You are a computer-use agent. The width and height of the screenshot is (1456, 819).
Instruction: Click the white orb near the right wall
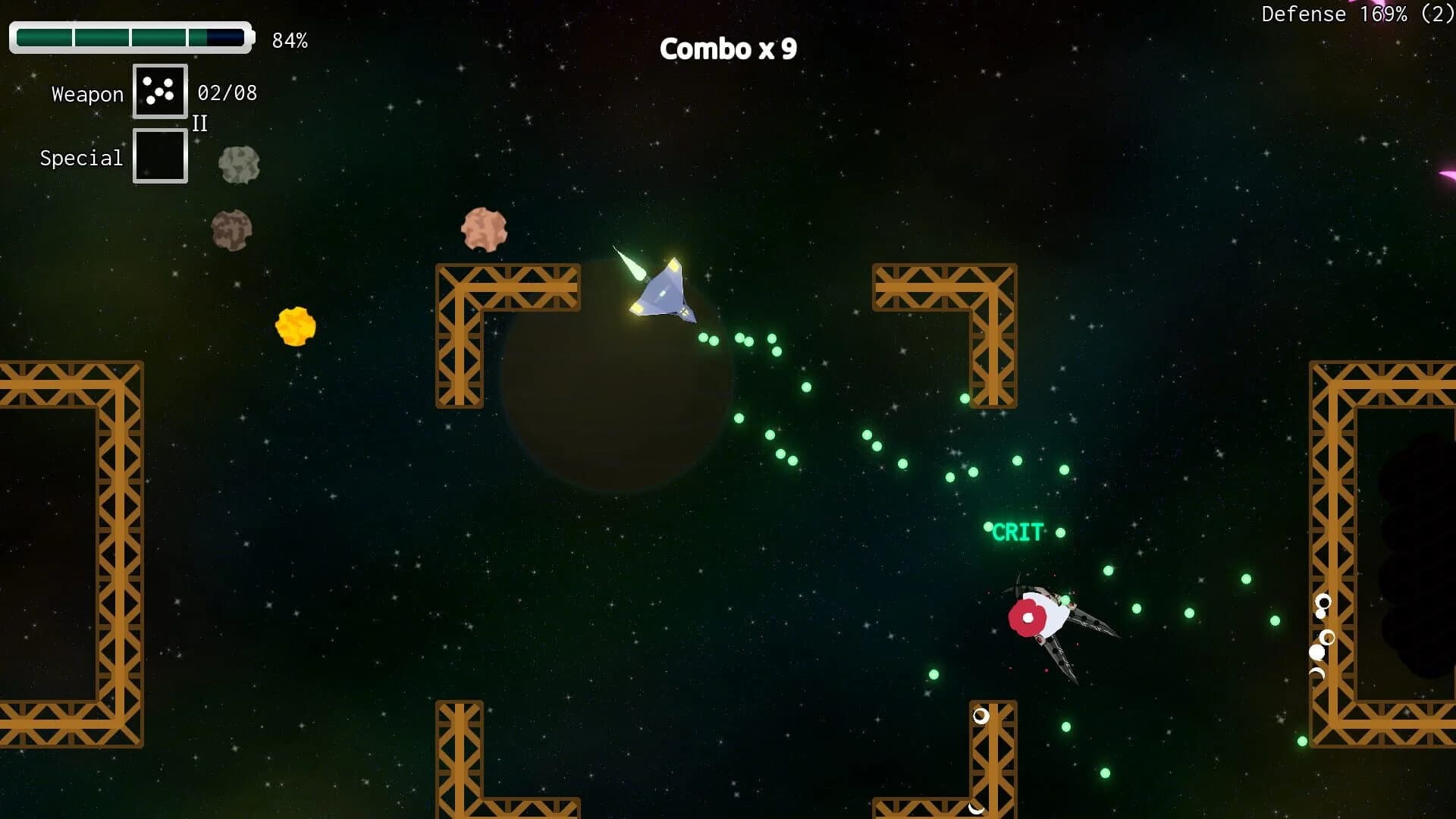[x=1317, y=651]
